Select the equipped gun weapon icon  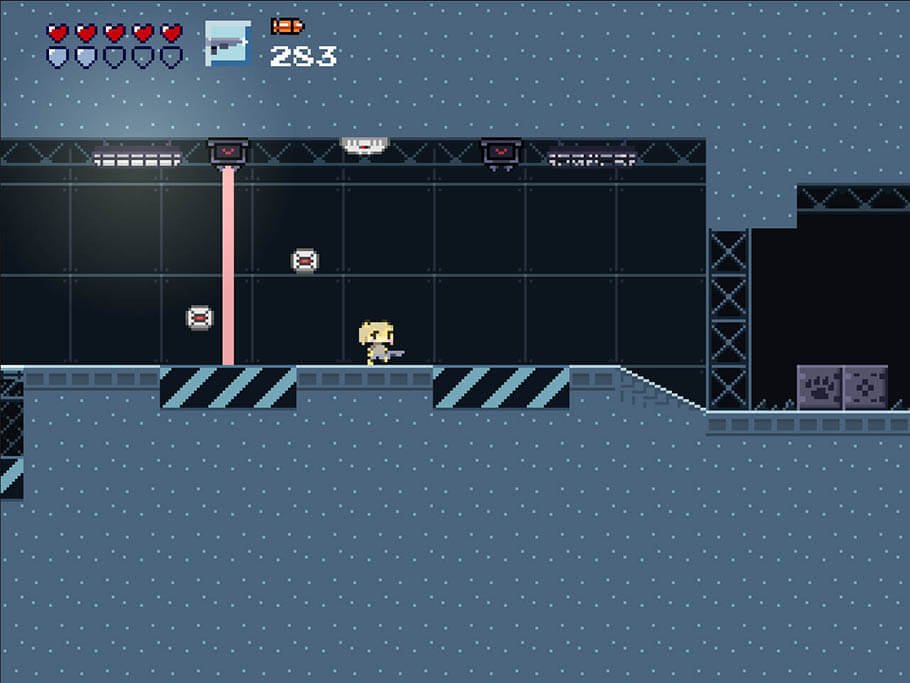pyautogui.click(x=227, y=43)
